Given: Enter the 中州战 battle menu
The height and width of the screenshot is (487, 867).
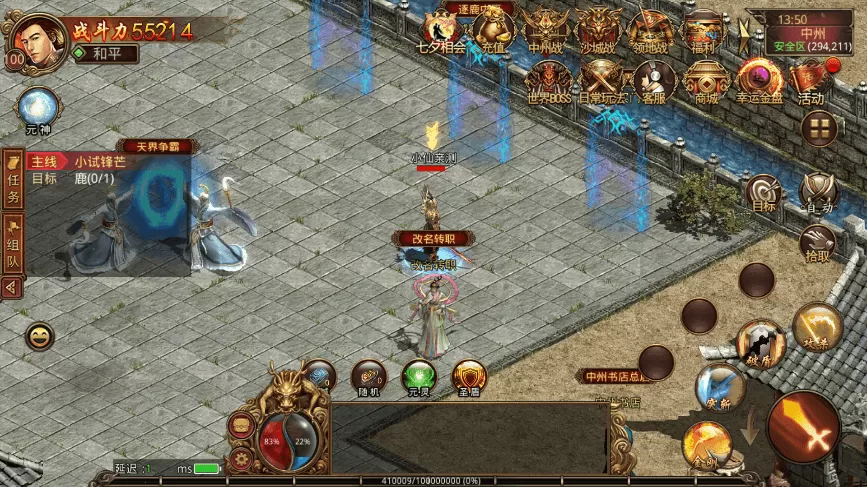Looking at the screenshot, I should (x=546, y=32).
